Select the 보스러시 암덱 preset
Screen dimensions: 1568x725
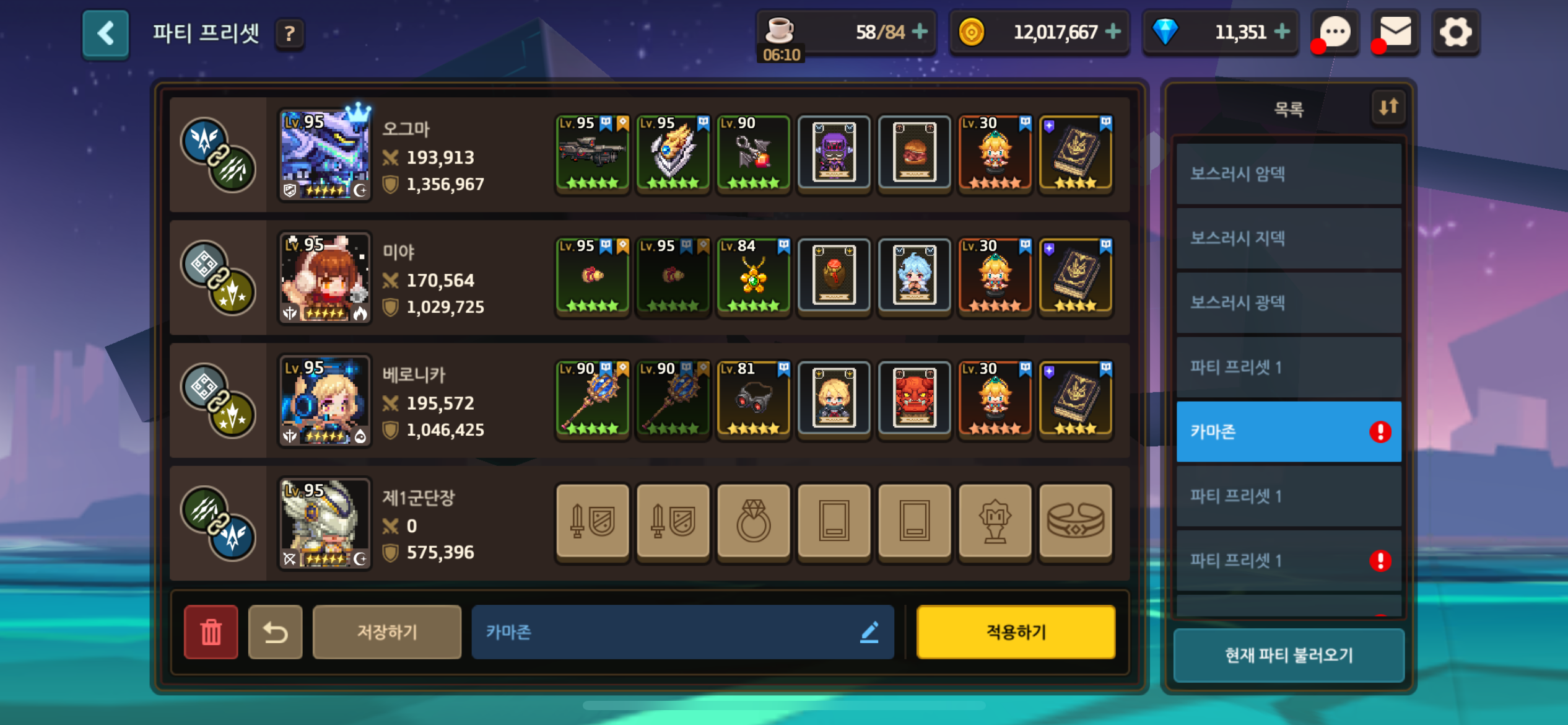(x=1288, y=174)
